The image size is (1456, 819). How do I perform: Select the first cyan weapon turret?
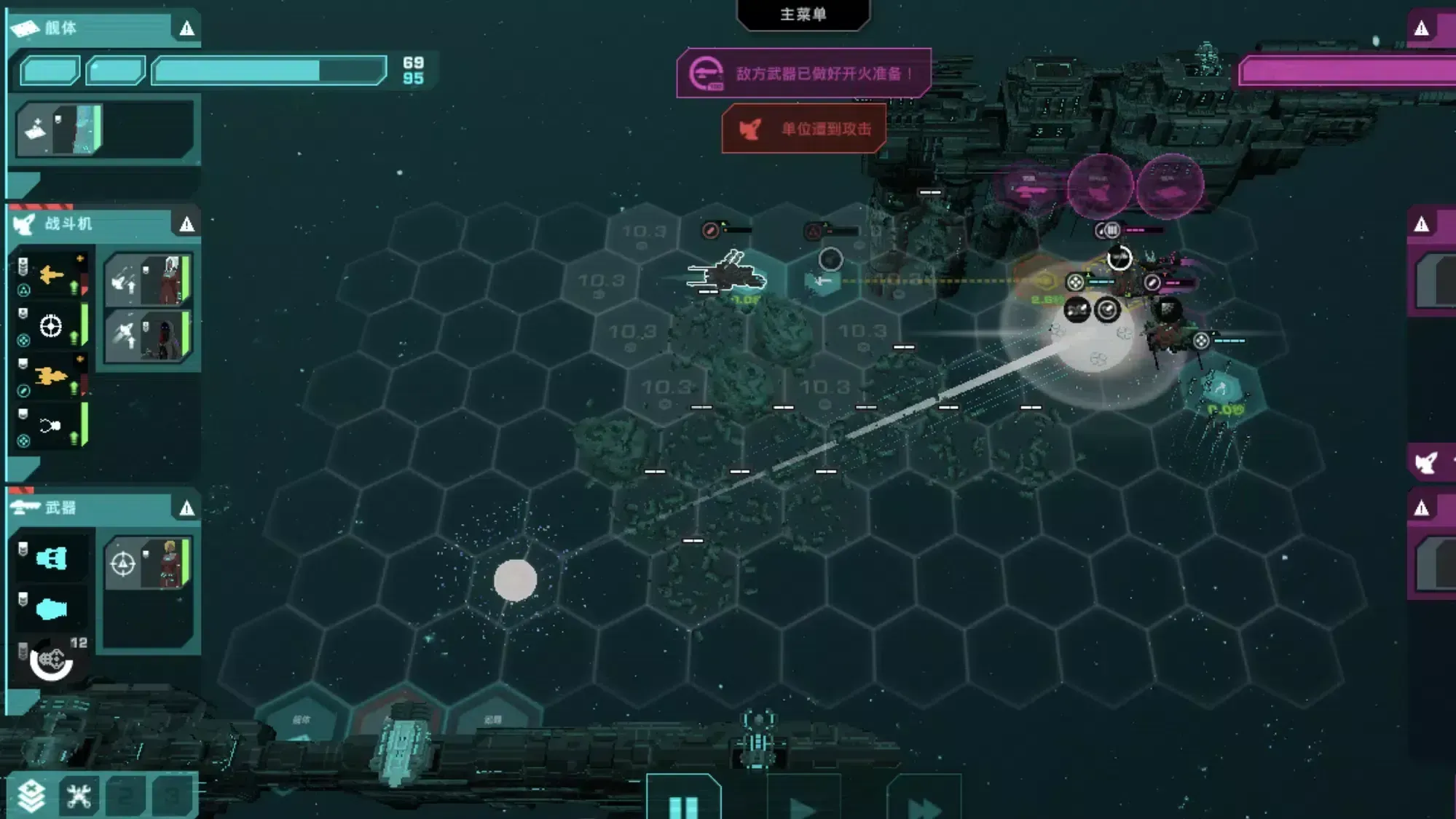51,558
